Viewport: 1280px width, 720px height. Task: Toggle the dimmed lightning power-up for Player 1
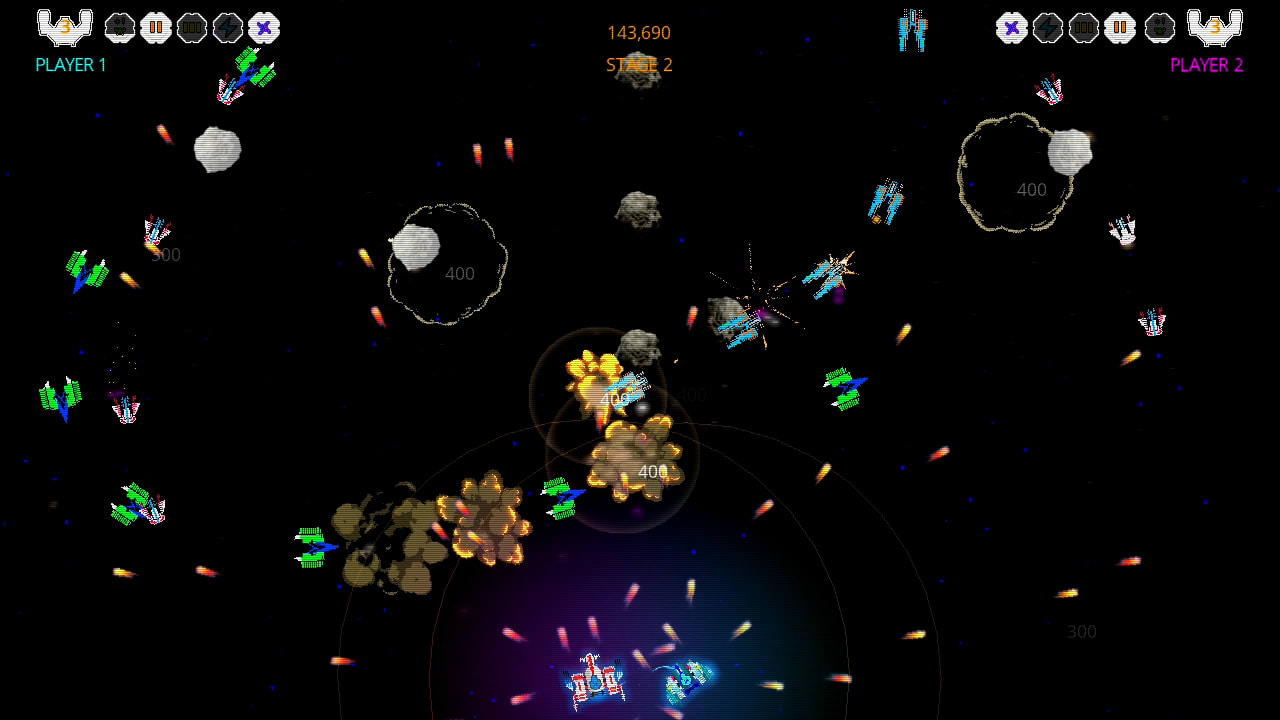pyautogui.click(x=228, y=27)
